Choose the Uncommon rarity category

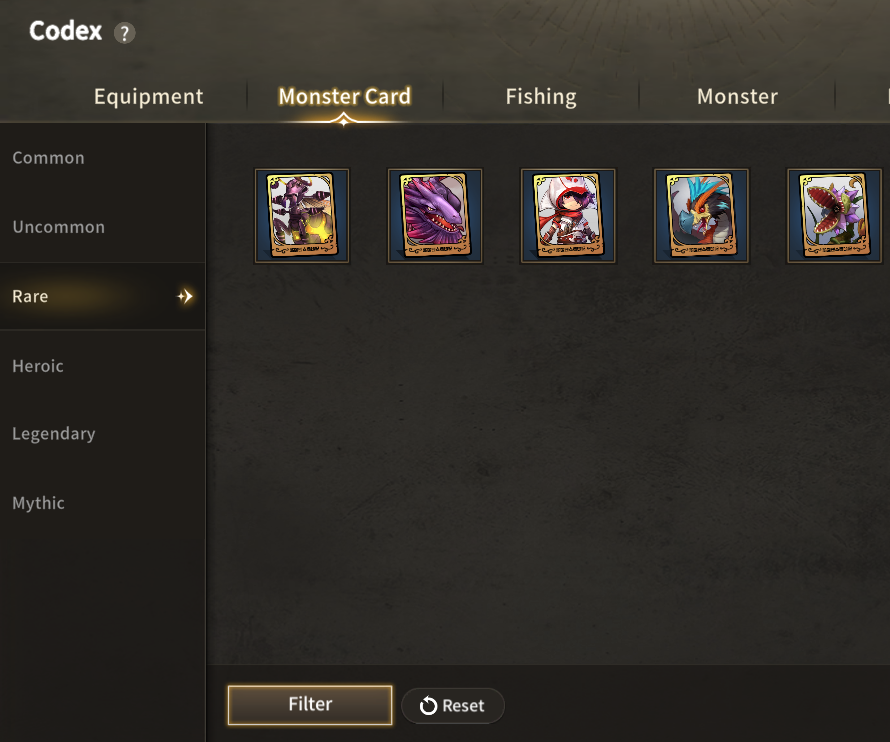pyautogui.click(x=58, y=227)
